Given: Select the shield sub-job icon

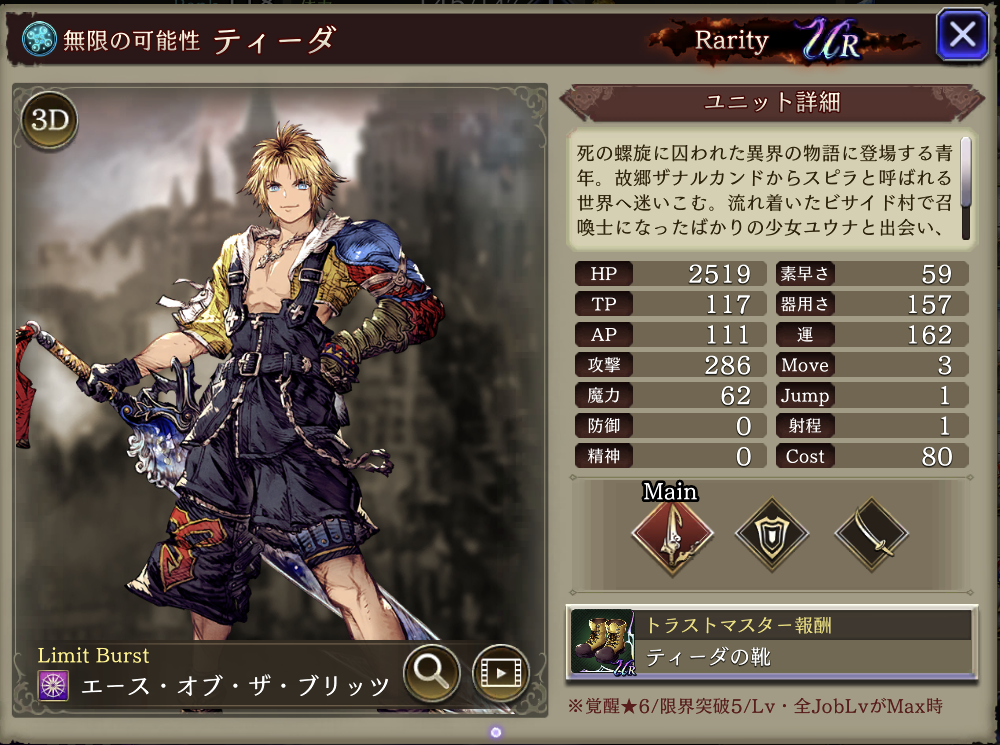Looking at the screenshot, I should pyautogui.click(x=771, y=535).
